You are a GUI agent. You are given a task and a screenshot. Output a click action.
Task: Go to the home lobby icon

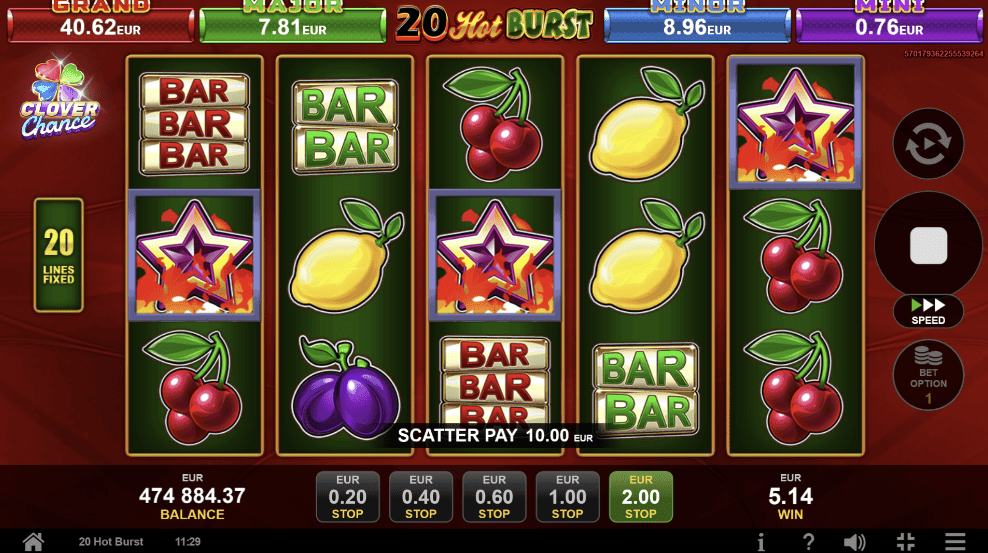[33, 542]
